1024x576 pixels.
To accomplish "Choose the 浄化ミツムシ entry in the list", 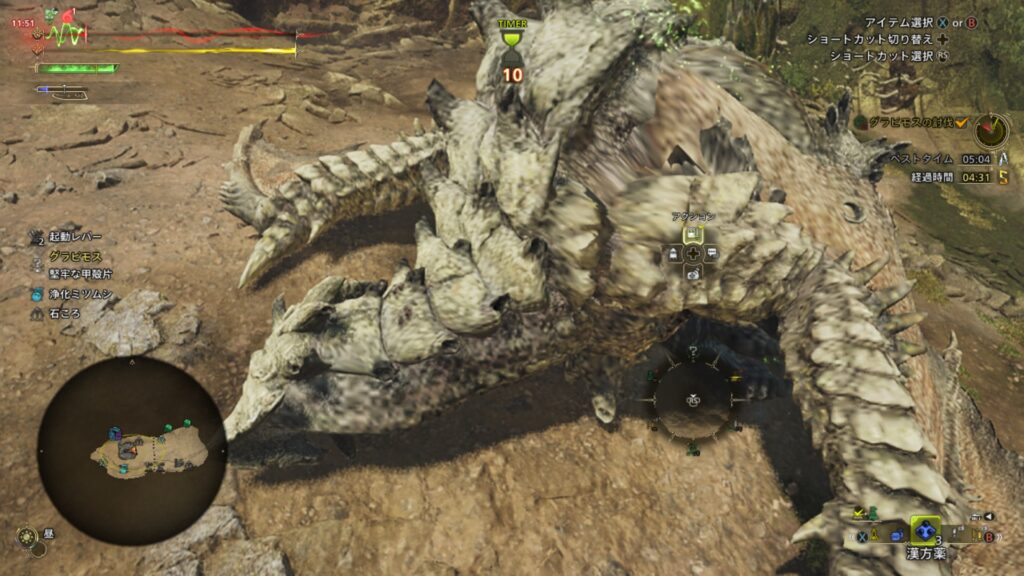I will point(80,294).
